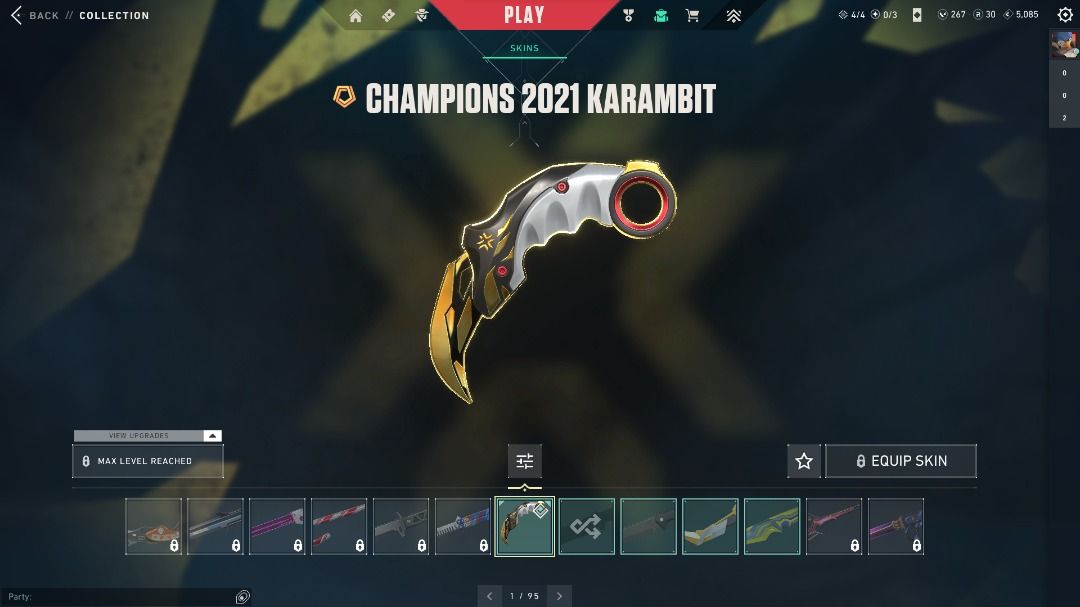Select the candy cane melee skin
This screenshot has width=1080, height=607.
pyautogui.click(x=339, y=526)
